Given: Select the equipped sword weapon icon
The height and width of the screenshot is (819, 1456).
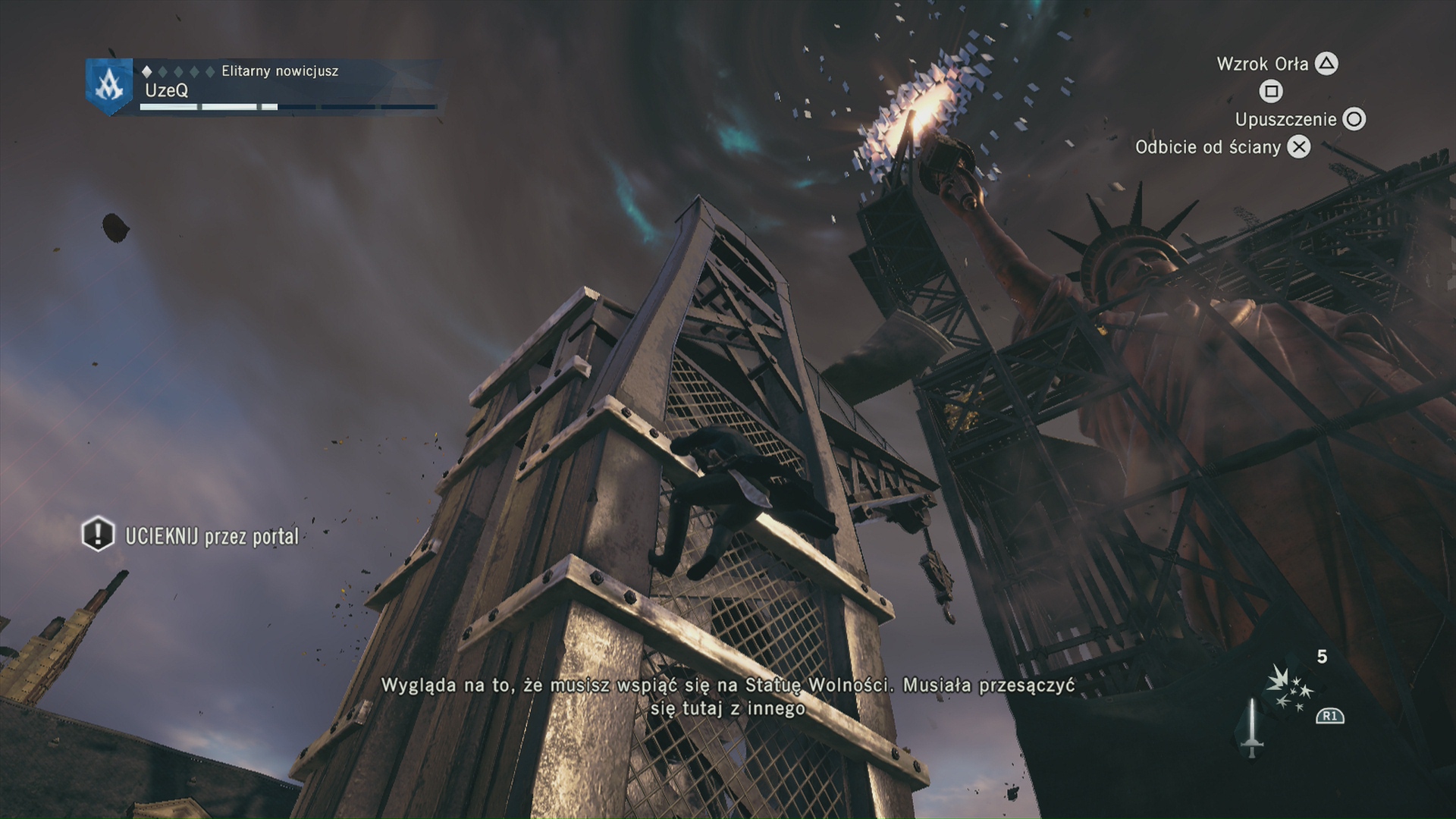Looking at the screenshot, I should click(x=1251, y=728).
